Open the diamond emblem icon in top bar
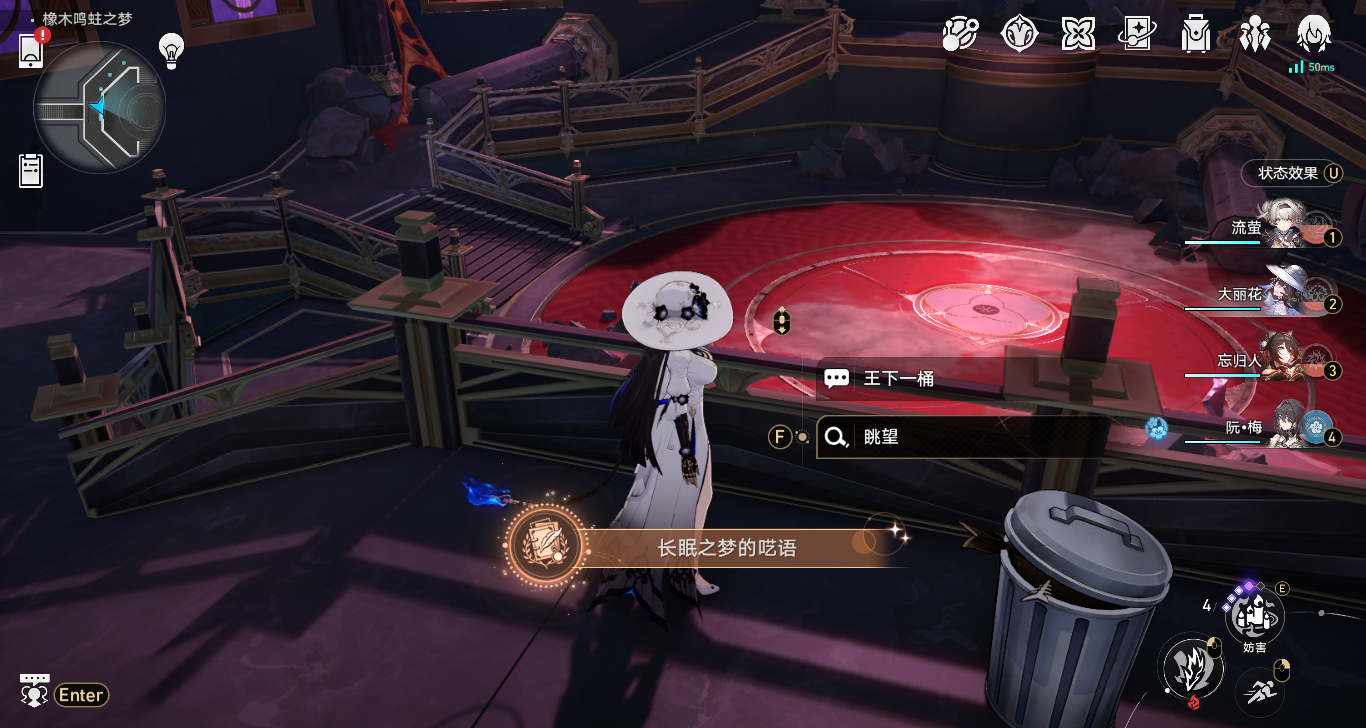 pyautogui.click(x=1020, y=36)
